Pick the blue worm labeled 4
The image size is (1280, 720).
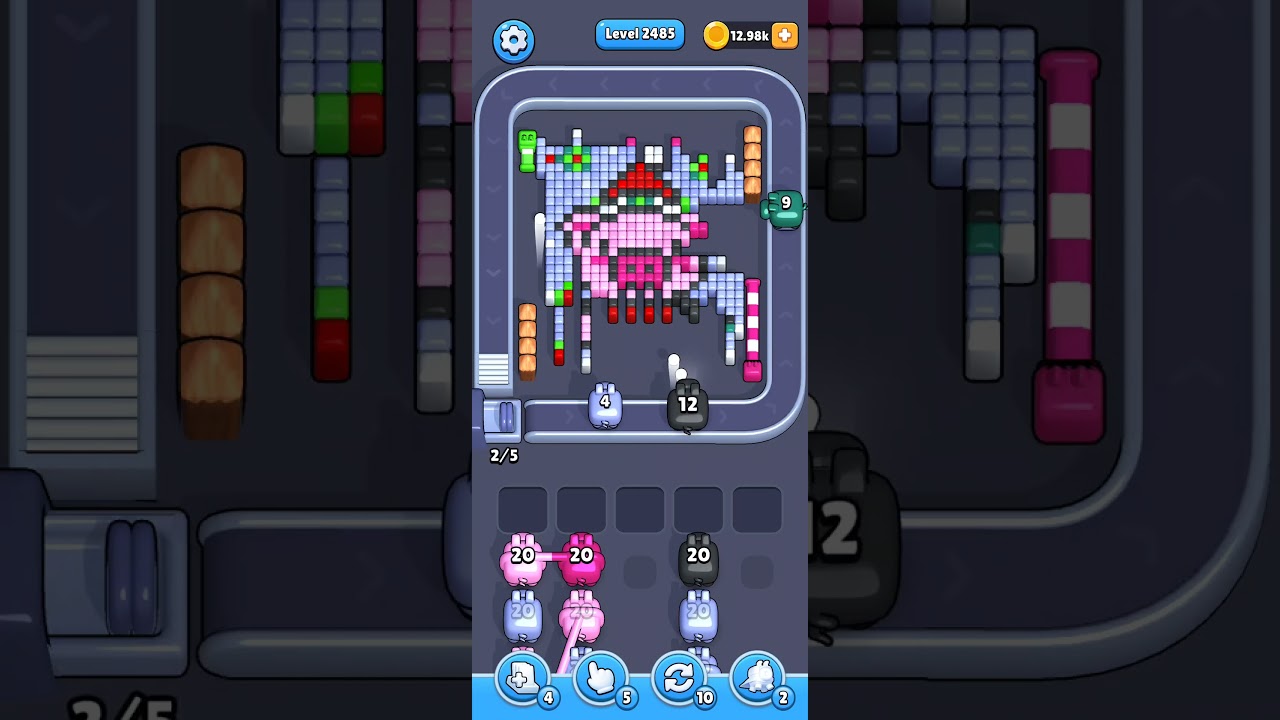(605, 403)
